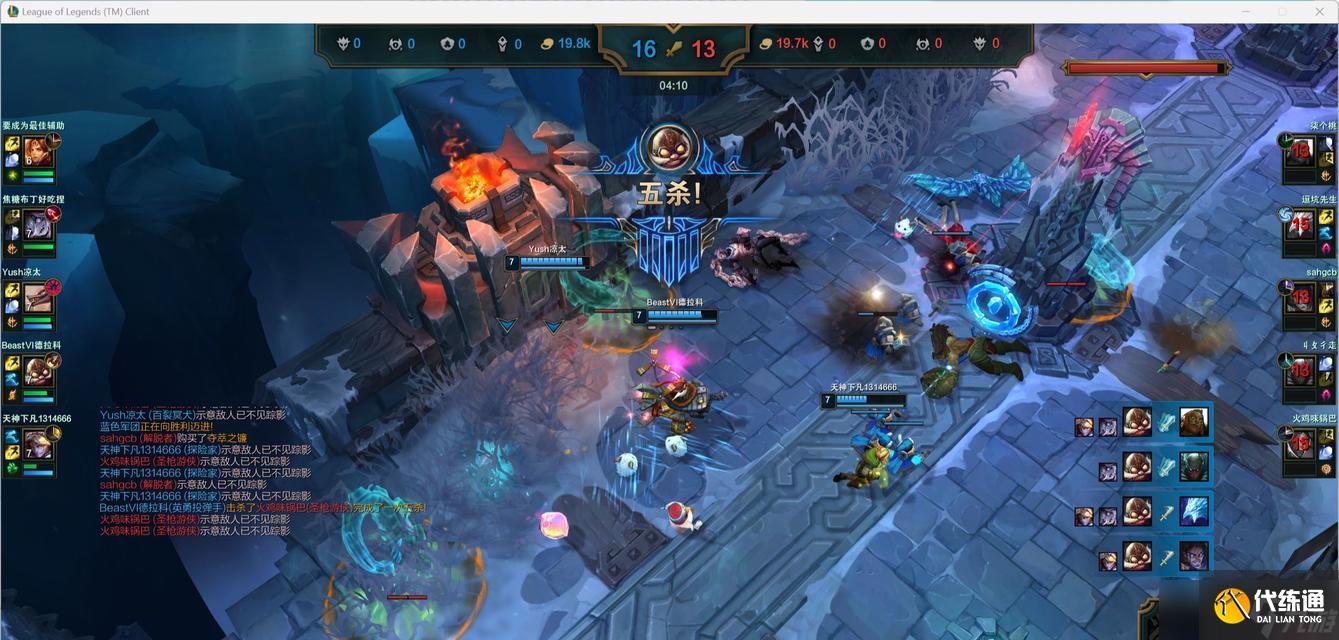1339x640 pixels.
Task: Click 焦糖布丁好吃捏's champion portrait
Action: [38, 225]
